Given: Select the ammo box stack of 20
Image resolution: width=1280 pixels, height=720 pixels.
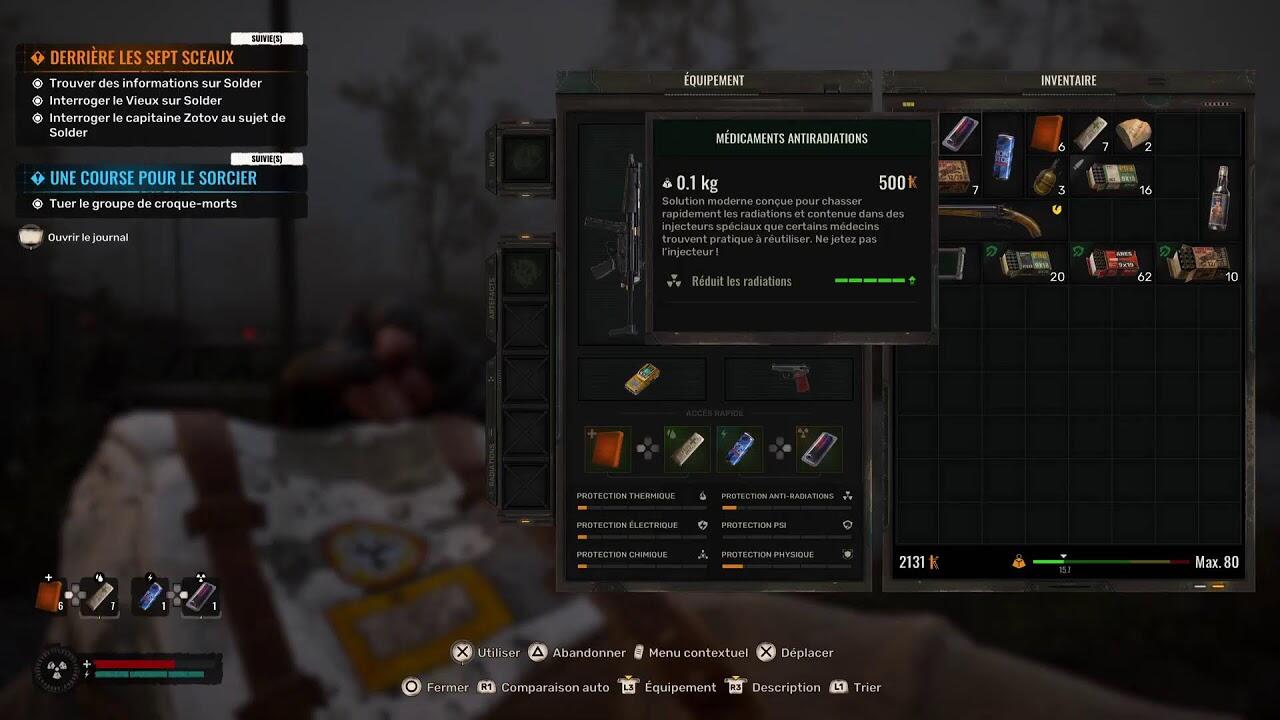Looking at the screenshot, I should click(x=1025, y=263).
